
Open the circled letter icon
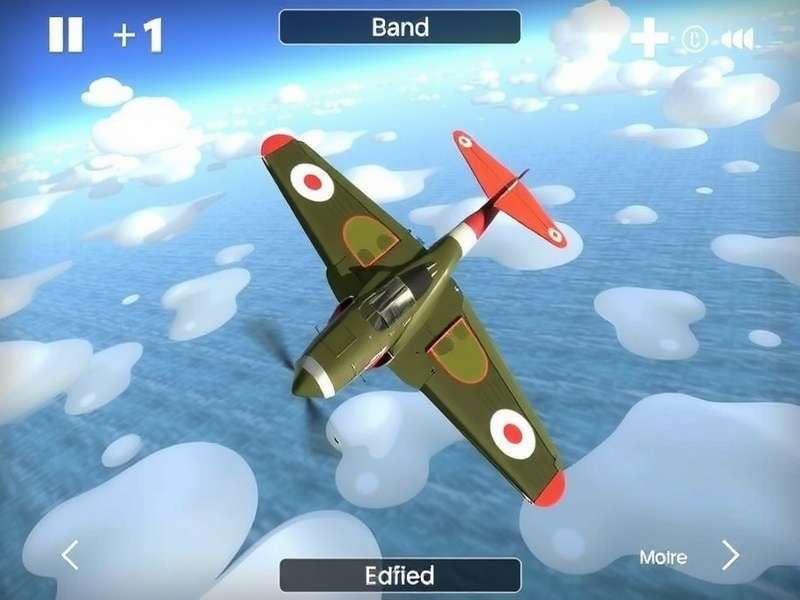tap(695, 39)
